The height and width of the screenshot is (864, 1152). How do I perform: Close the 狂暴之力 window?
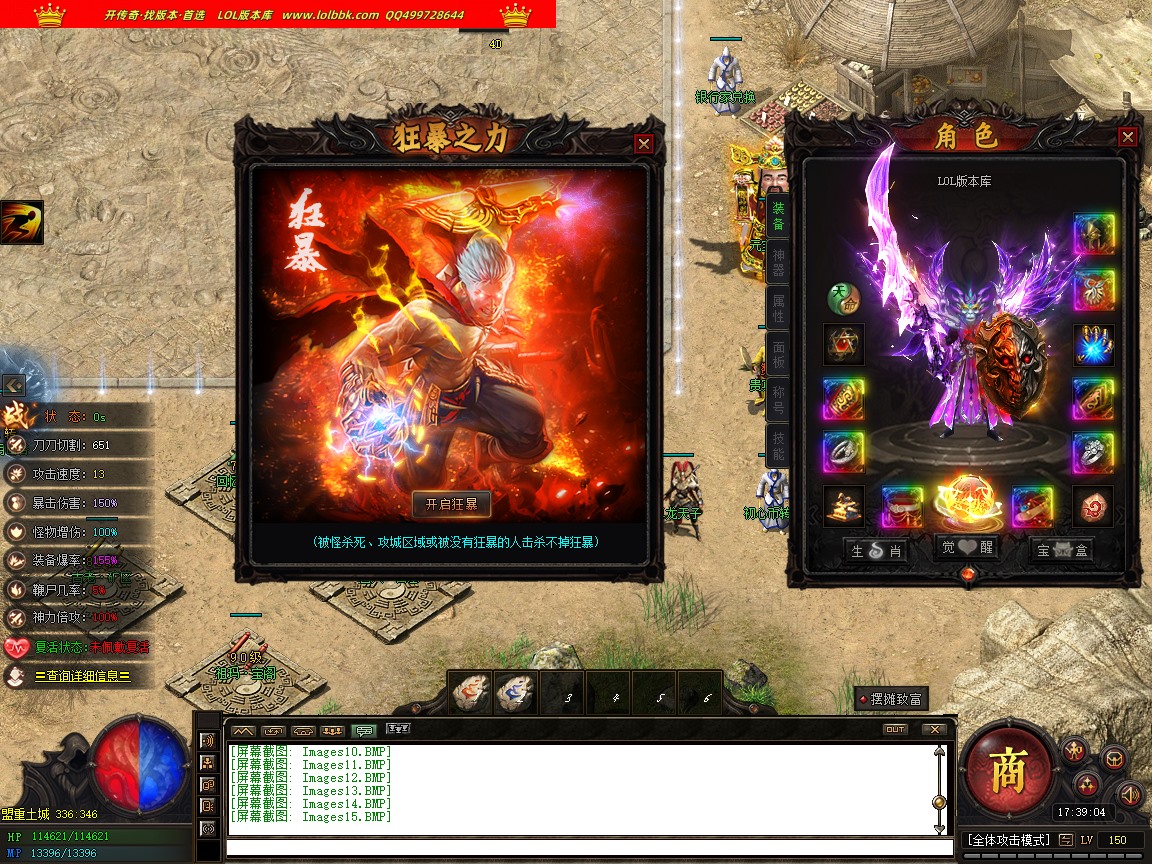click(644, 144)
